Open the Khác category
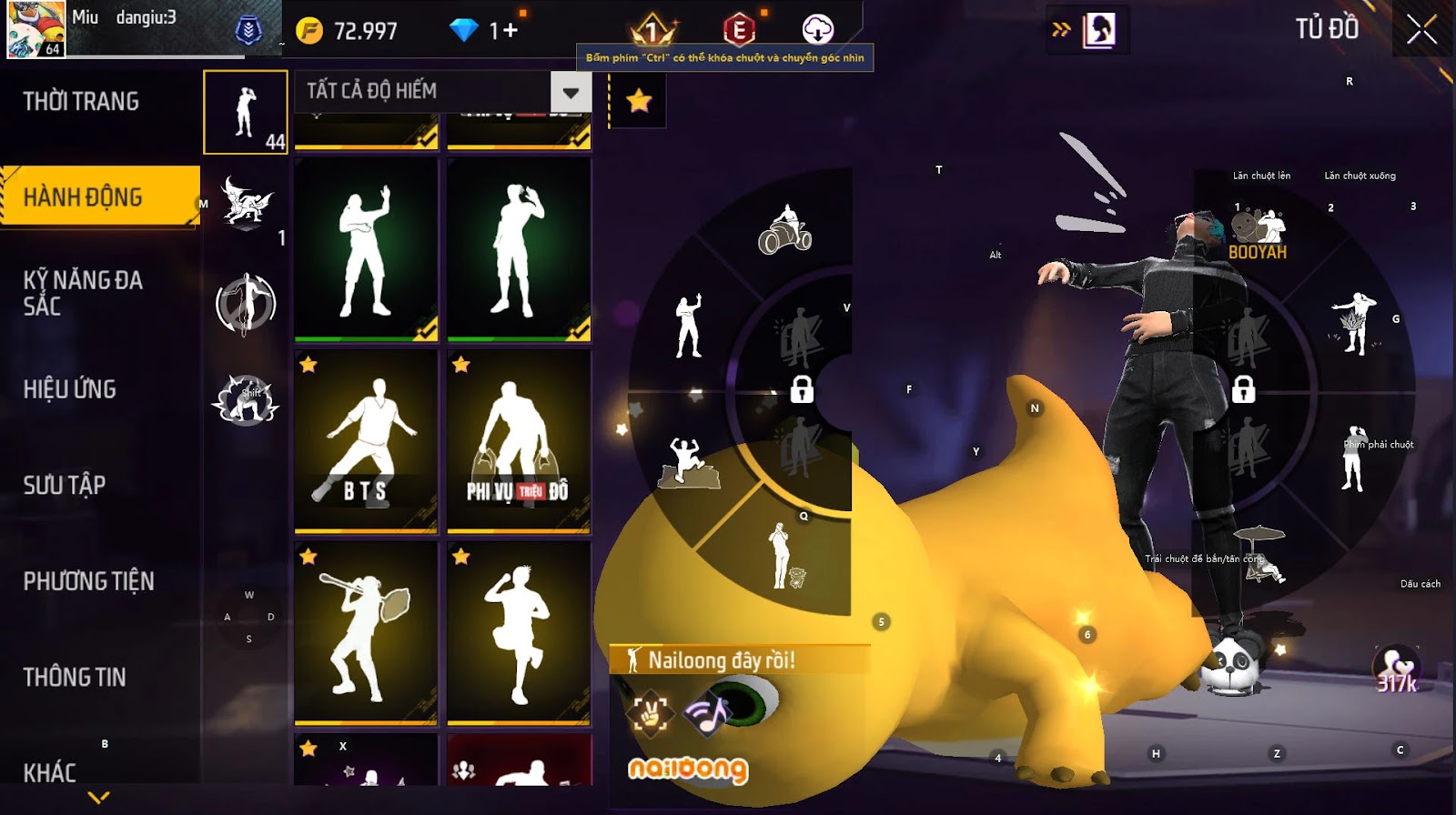The height and width of the screenshot is (815, 1456). click(x=50, y=772)
